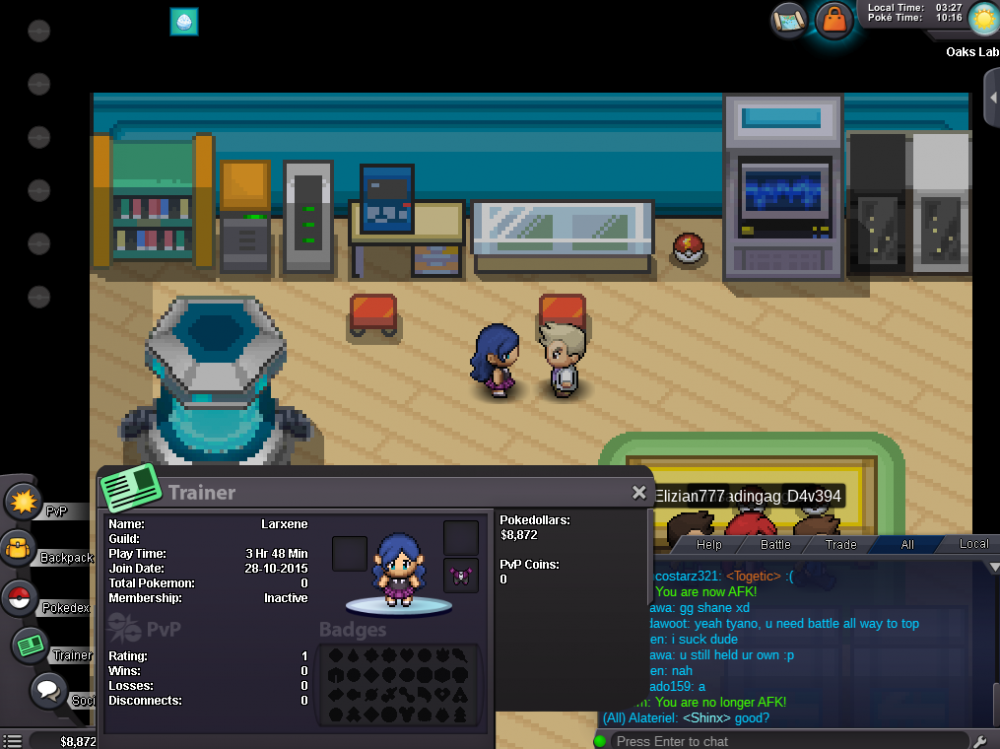Screen dimensions: 1000x749
Task: Open chat settings with the wrench icon
Action: coord(981,741)
